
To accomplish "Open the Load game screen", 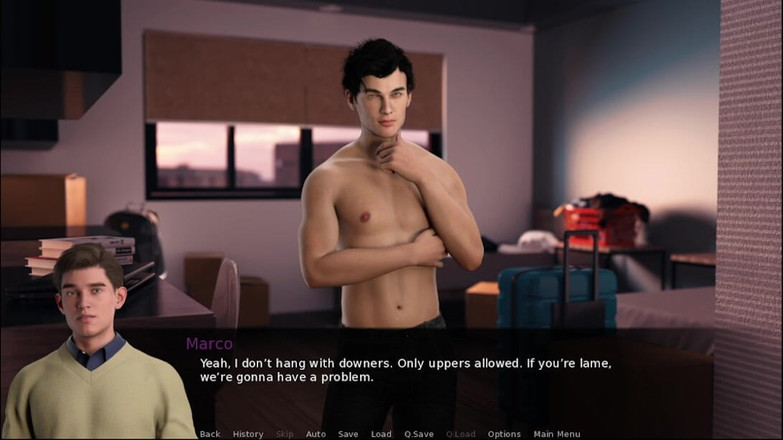I will pos(381,434).
